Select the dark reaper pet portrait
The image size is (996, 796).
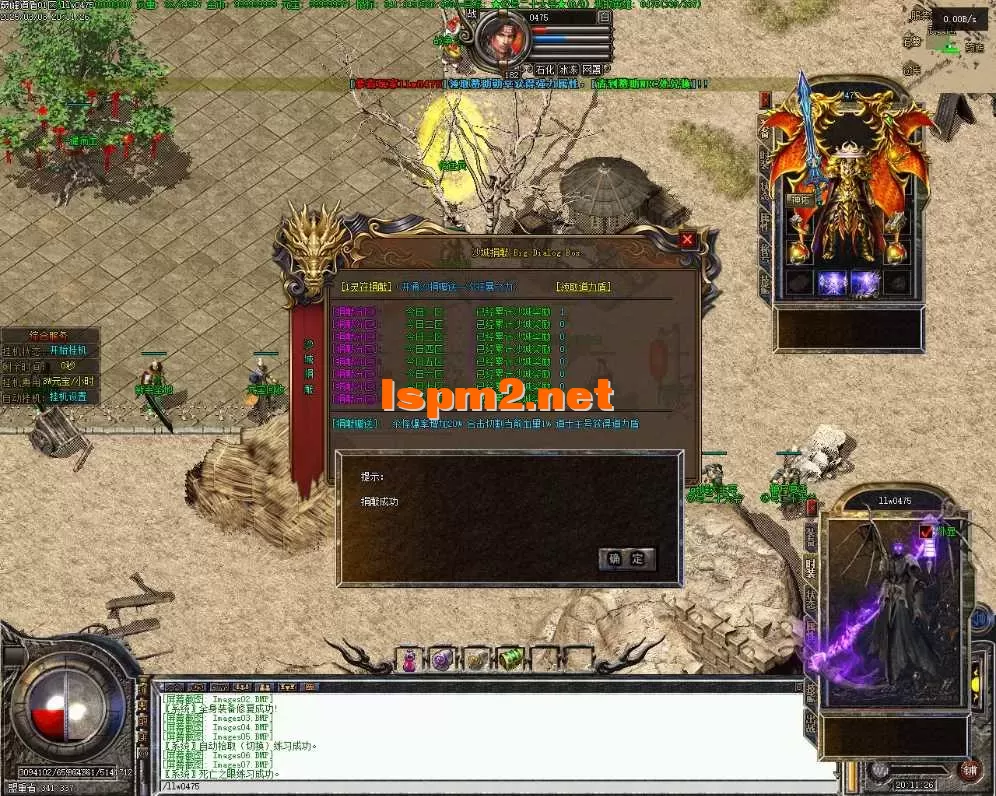tap(890, 610)
